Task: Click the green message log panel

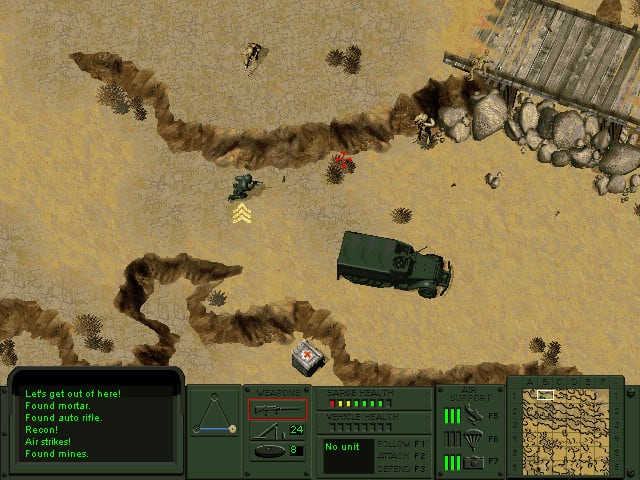Action: (x=96, y=424)
